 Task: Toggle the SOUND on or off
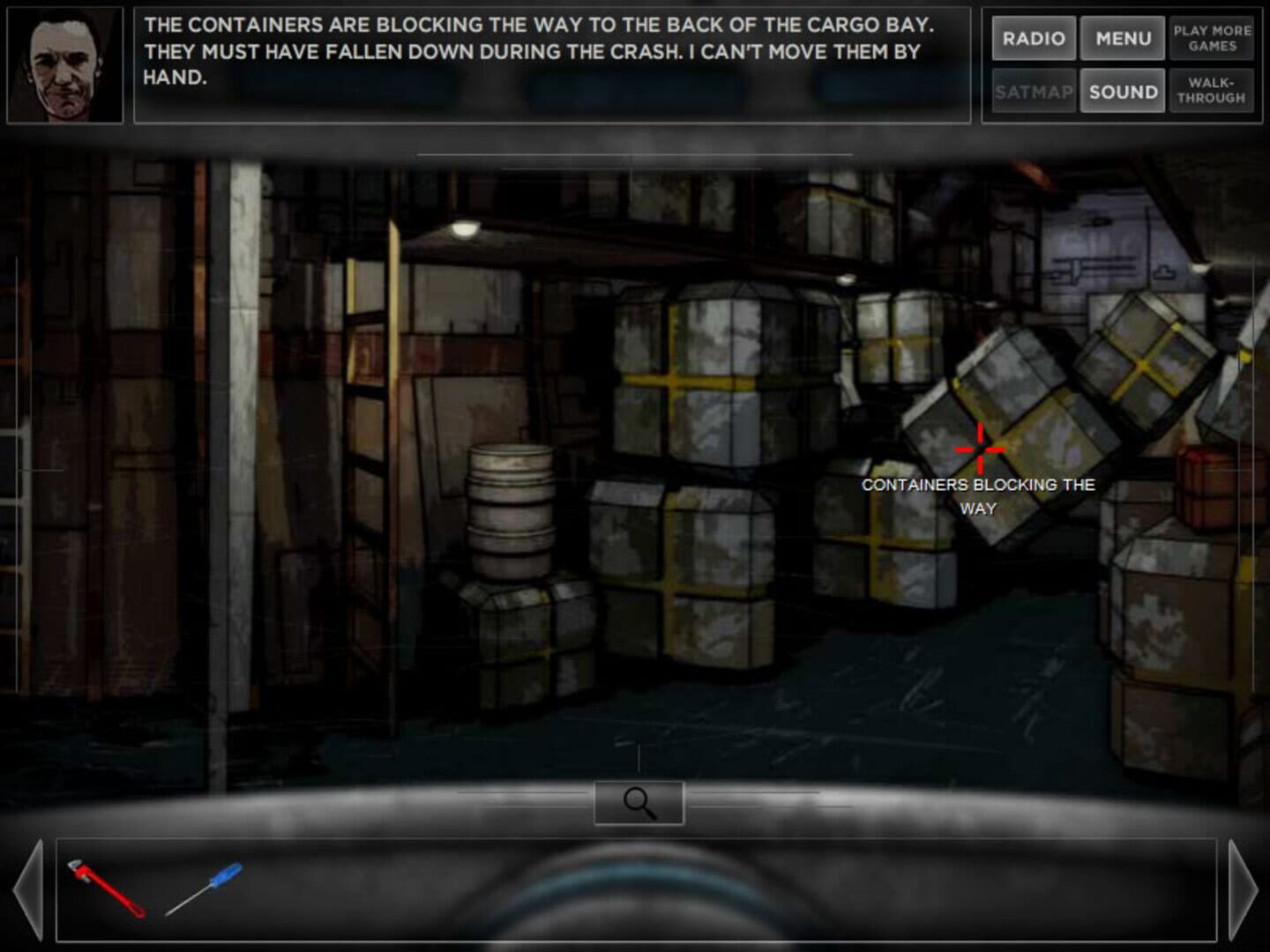1123,90
